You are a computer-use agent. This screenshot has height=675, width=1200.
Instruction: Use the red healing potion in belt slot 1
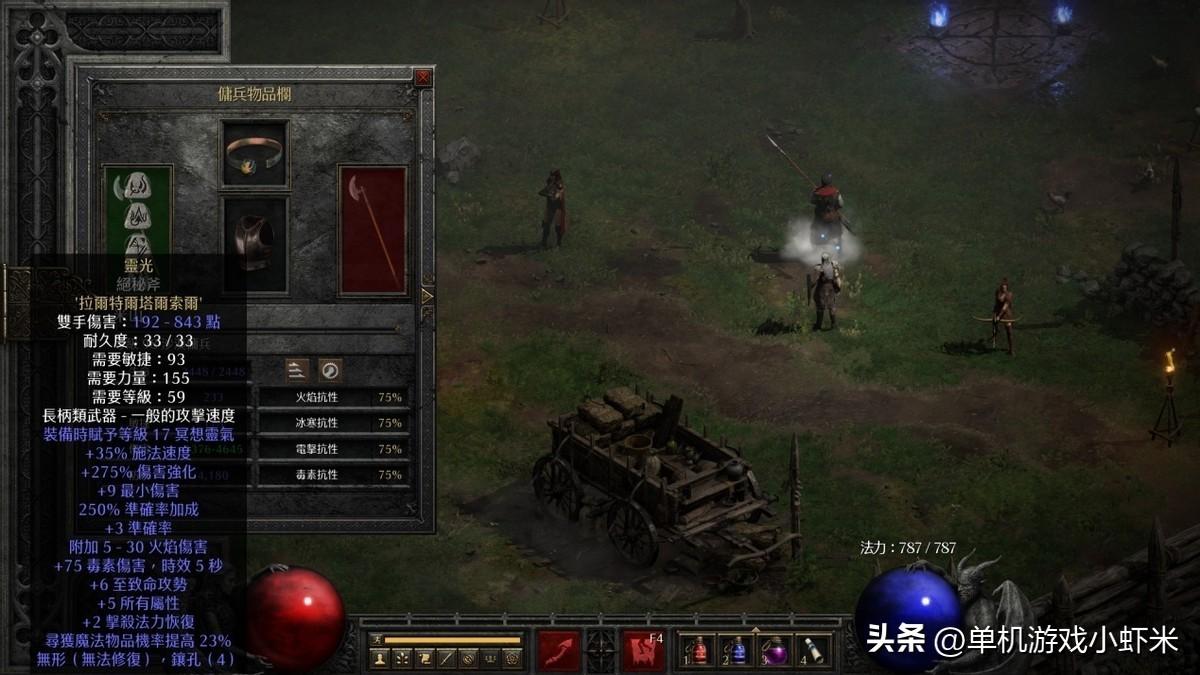click(x=699, y=651)
